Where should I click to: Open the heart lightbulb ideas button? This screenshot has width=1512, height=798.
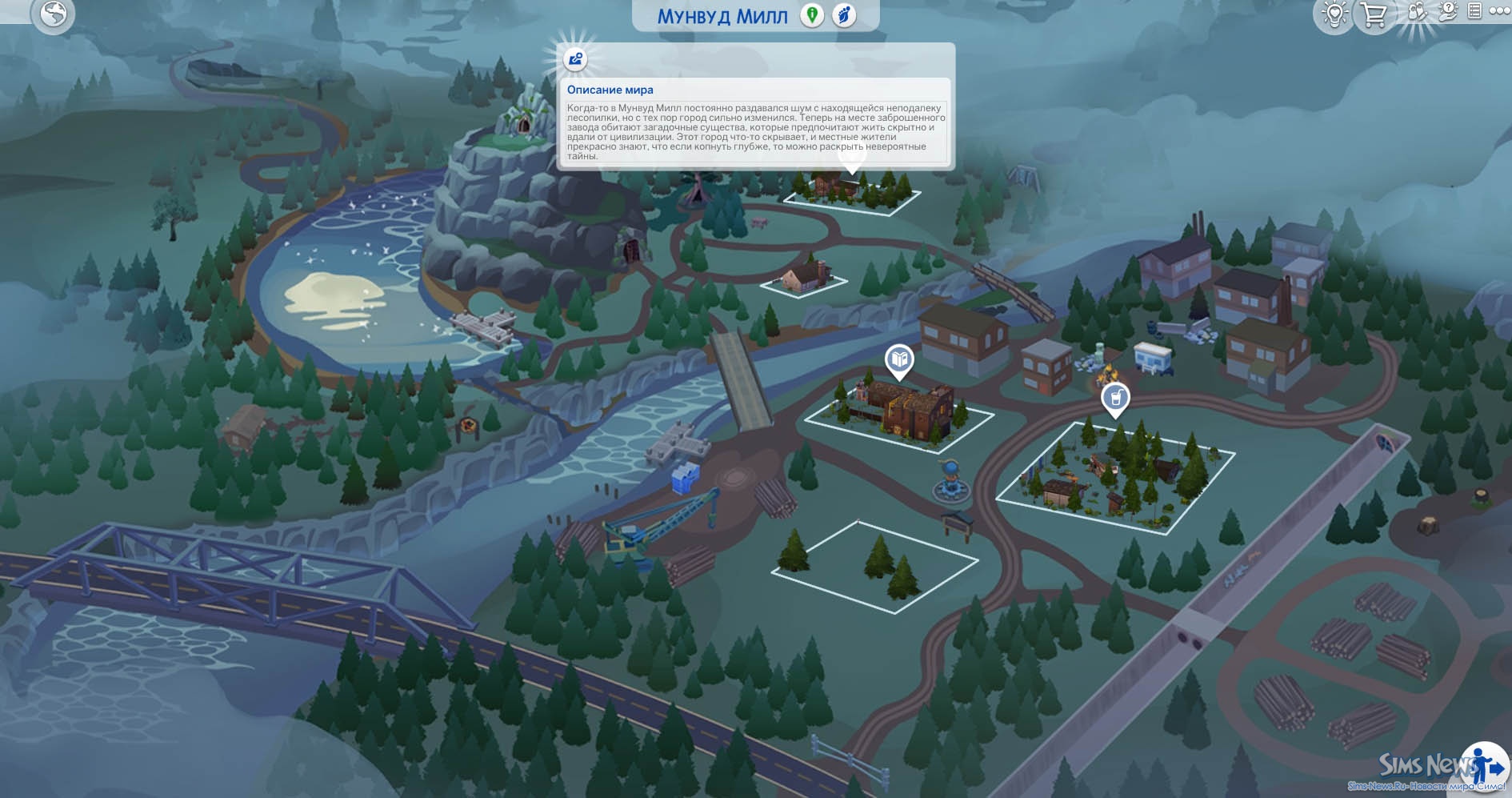pyautogui.click(x=1334, y=14)
